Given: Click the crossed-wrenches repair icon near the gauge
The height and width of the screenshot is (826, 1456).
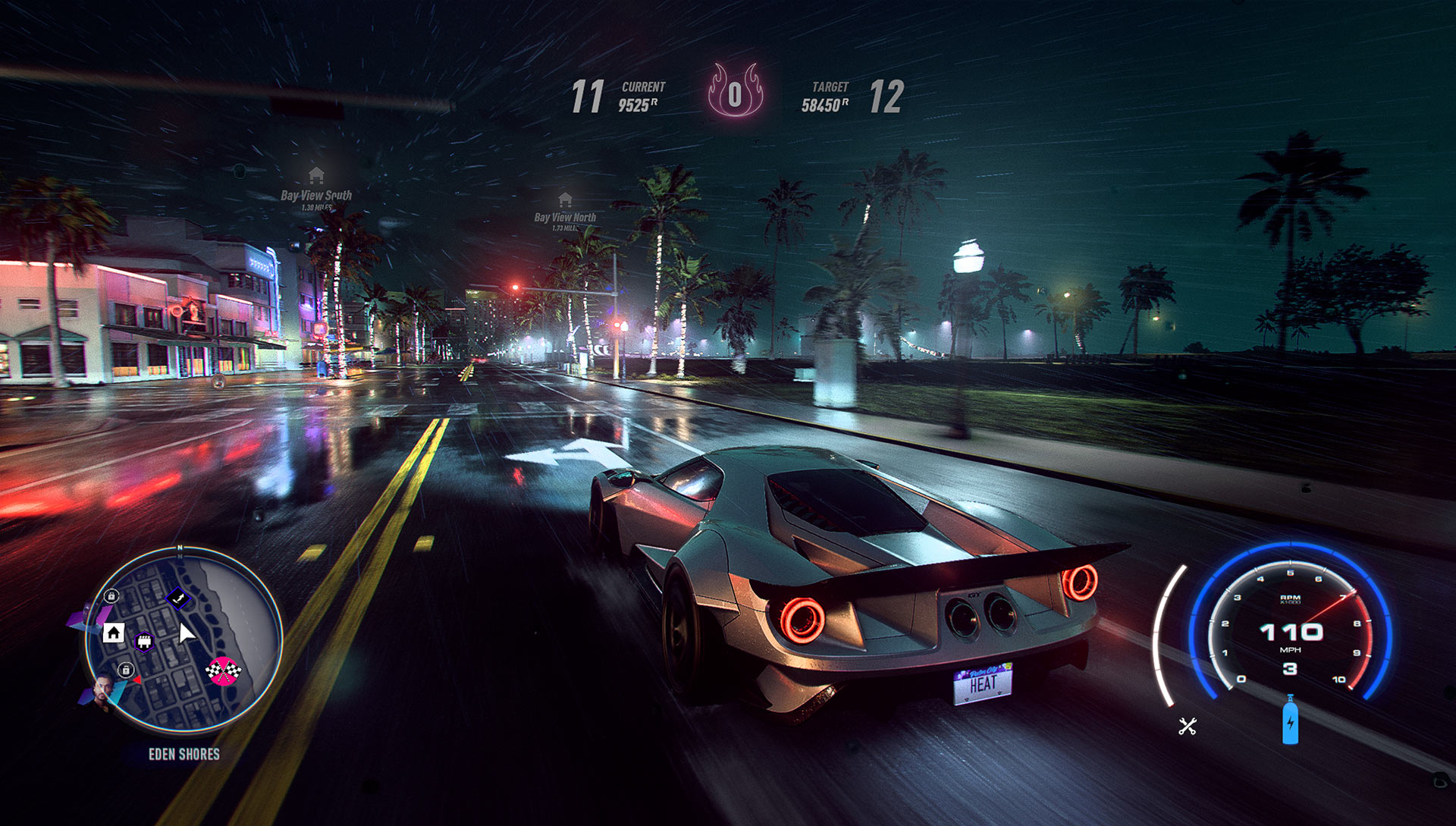Looking at the screenshot, I should click(x=1188, y=727).
